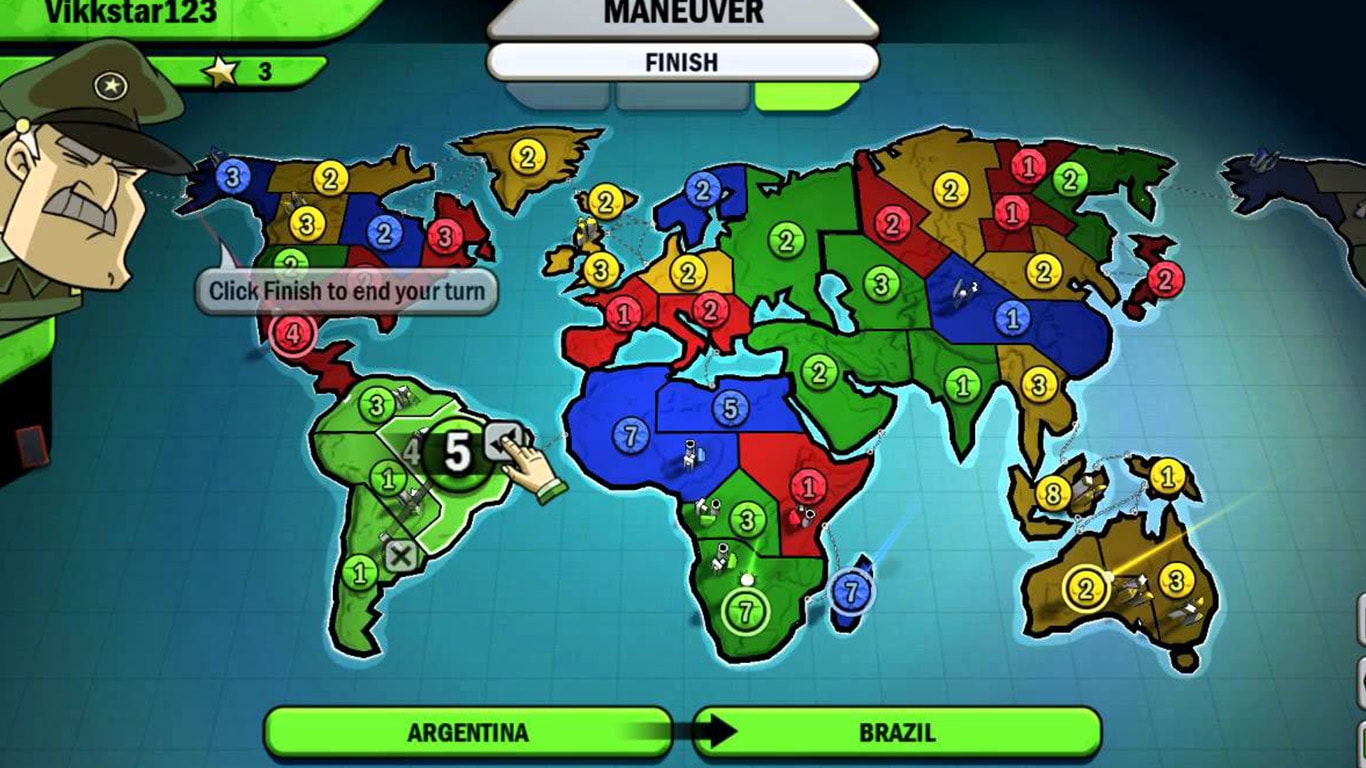Click the 'Click Finish to end your turn' tooltip

[345, 290]
